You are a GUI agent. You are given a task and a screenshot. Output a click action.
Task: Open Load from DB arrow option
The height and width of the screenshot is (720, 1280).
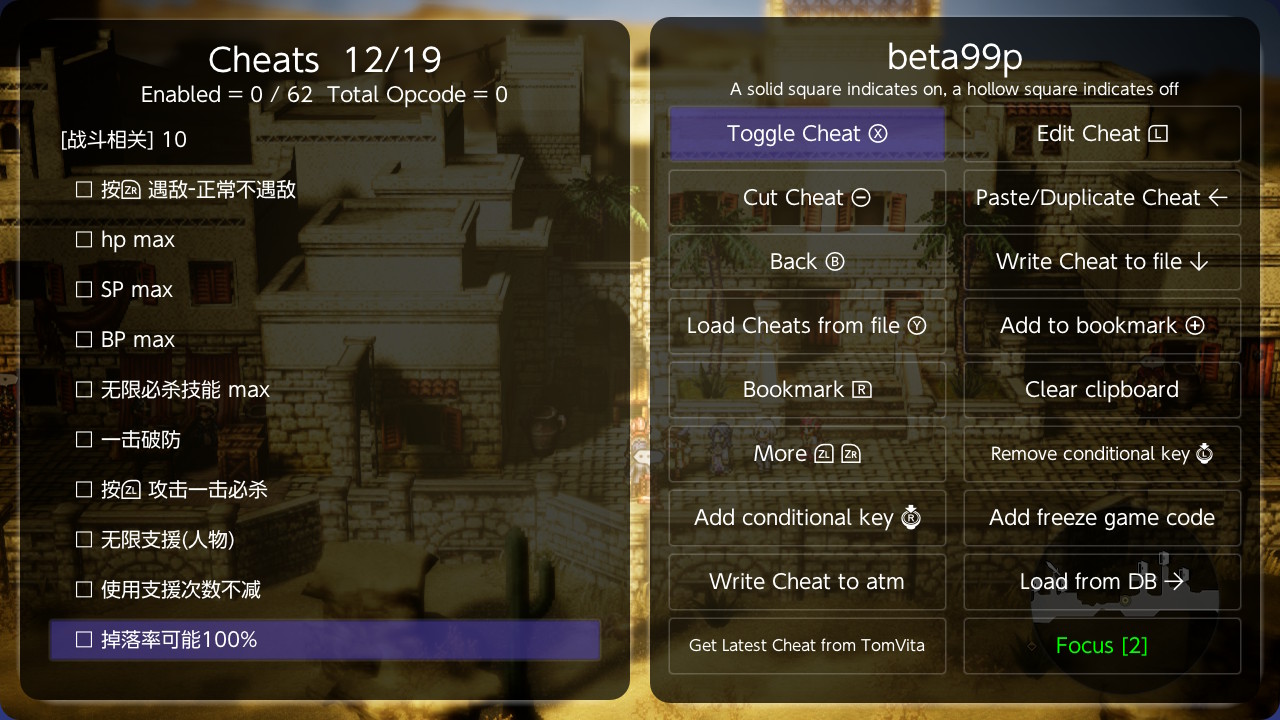coord(1101,581)
